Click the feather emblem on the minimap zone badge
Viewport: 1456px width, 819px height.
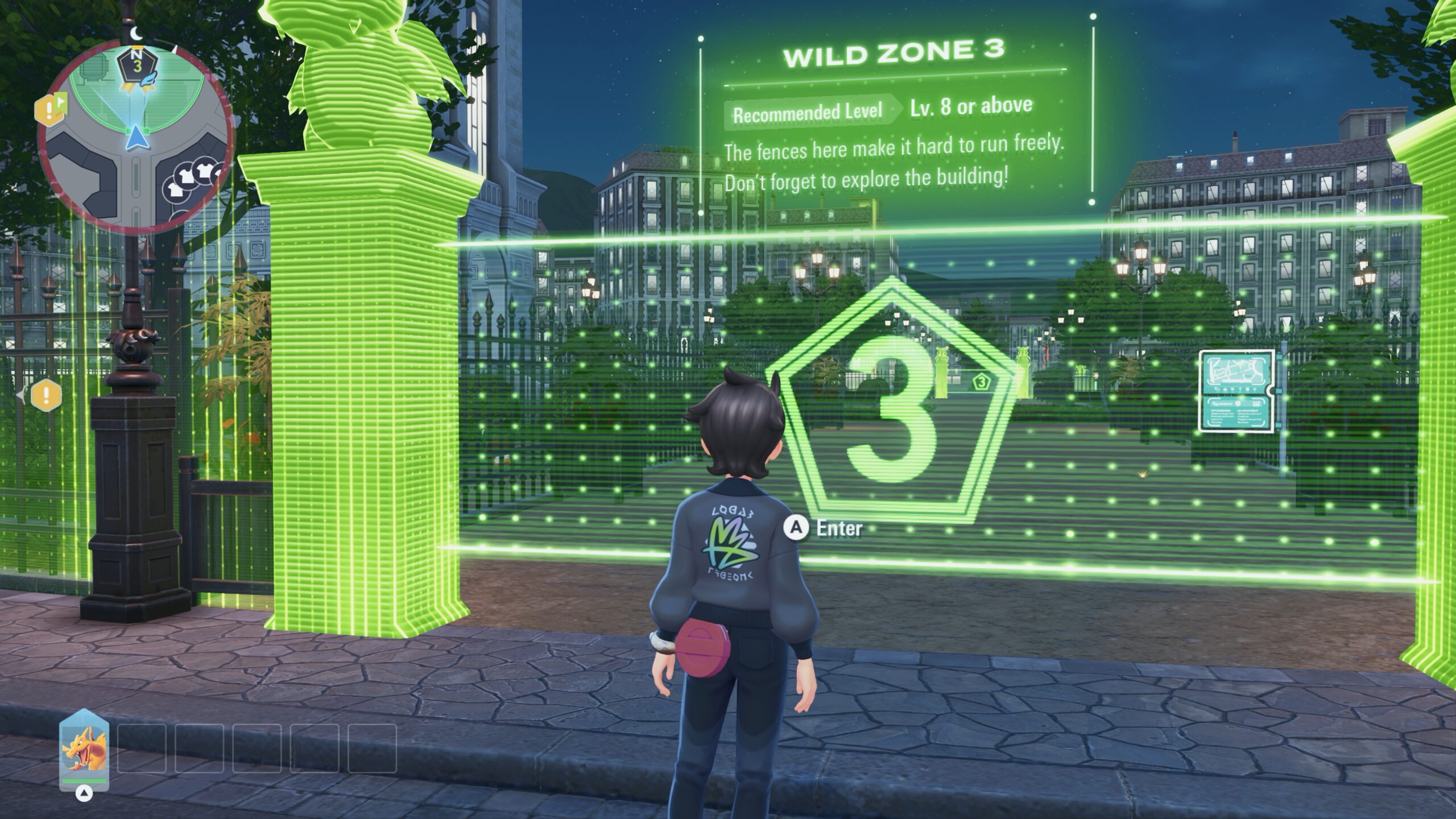(x=148, y=78)
